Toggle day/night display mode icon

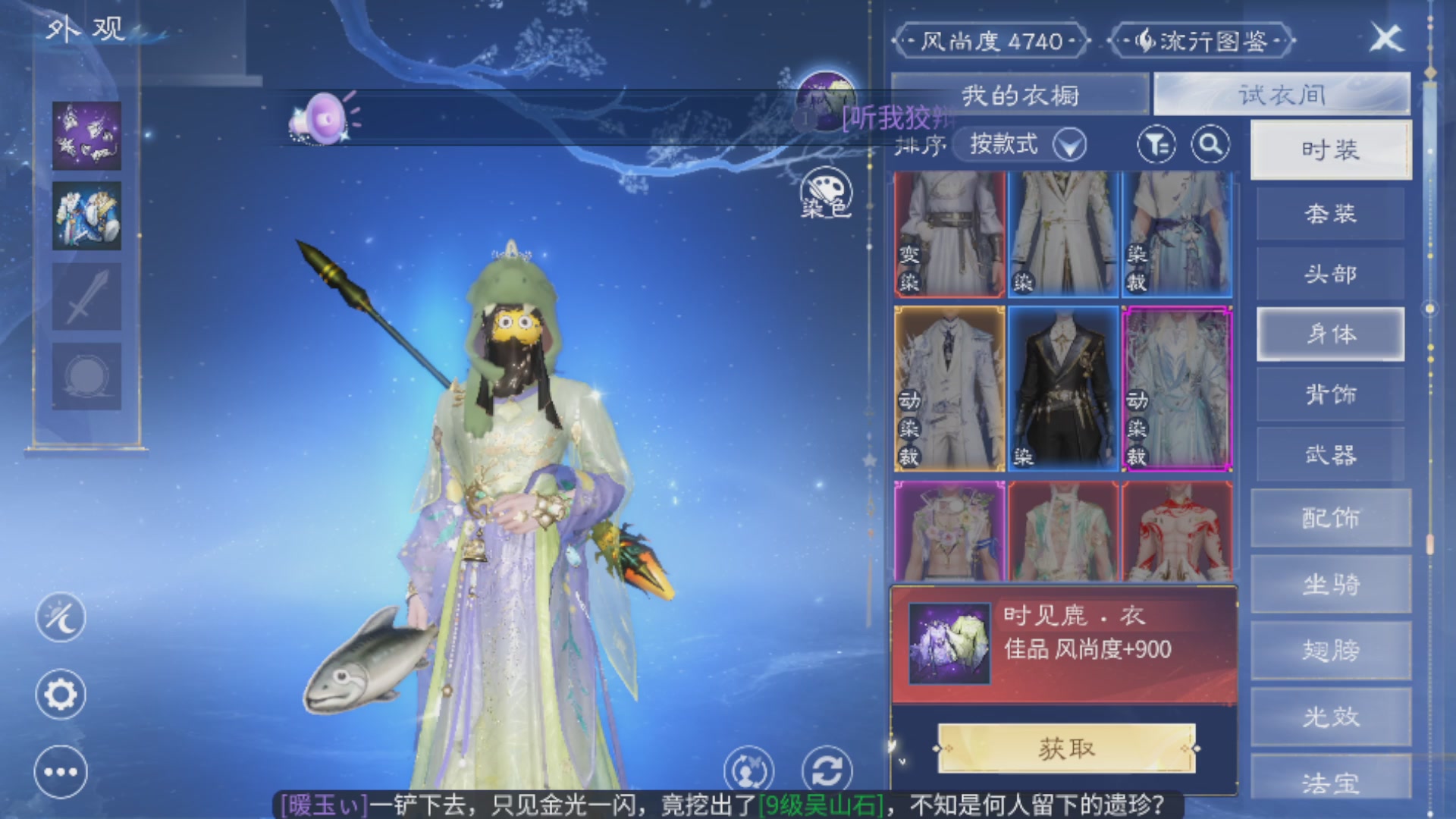pyautogui.click(x=61, y=618)
